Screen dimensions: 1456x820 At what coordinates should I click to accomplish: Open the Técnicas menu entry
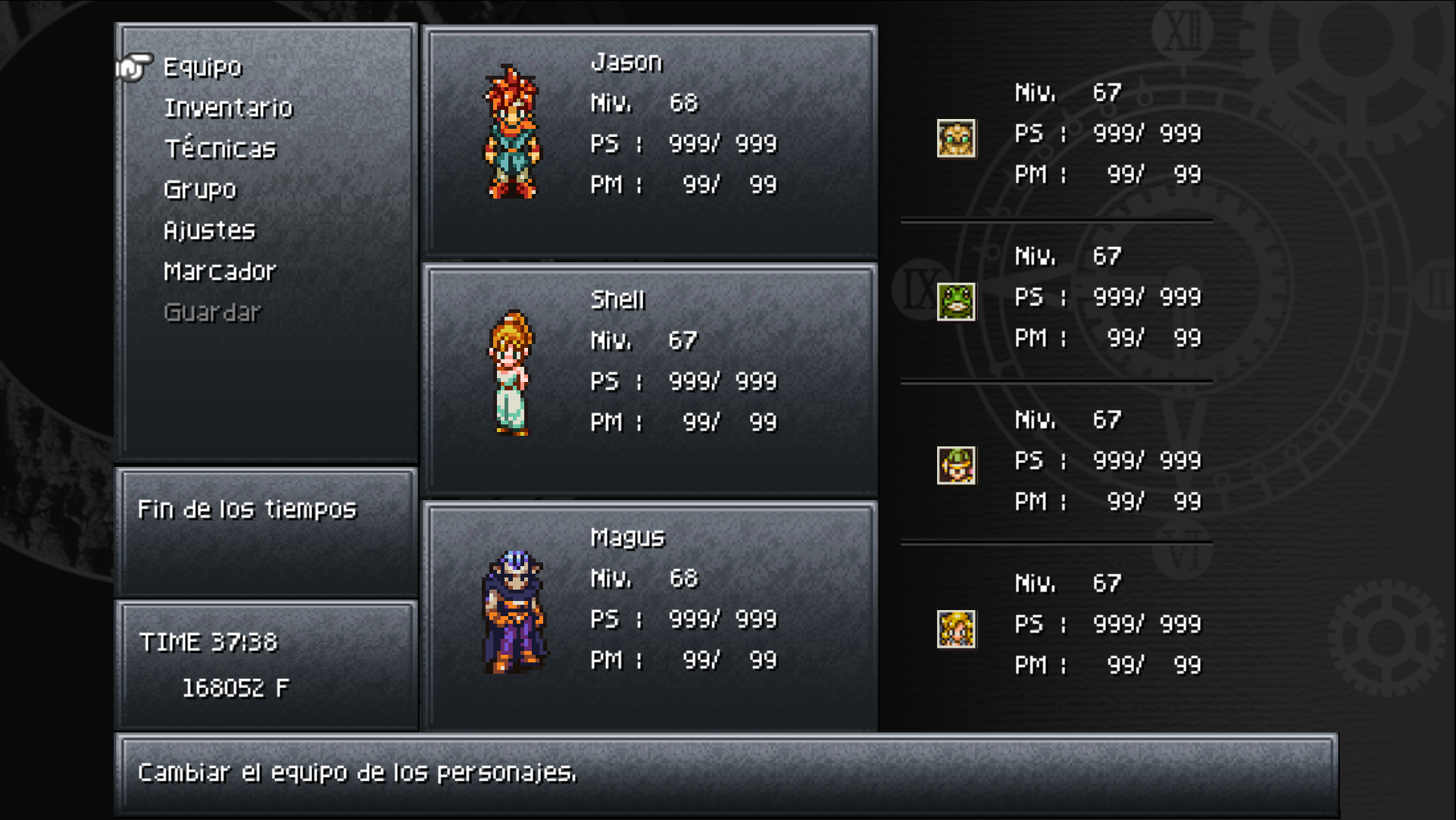pos(220,149)
